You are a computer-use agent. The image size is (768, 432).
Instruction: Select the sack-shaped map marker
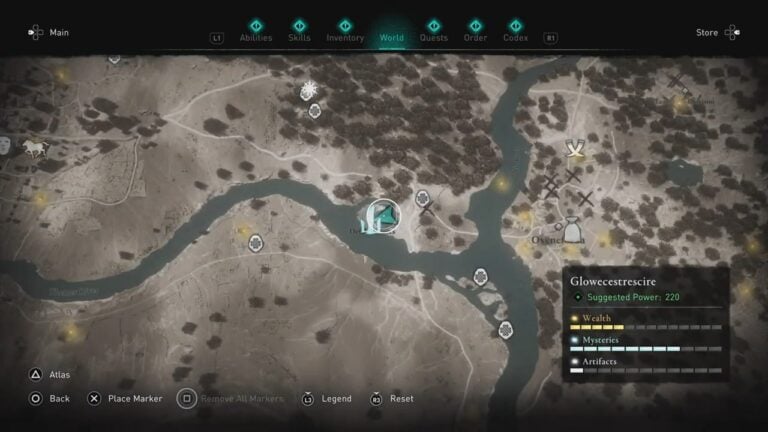tap(572, 231)
